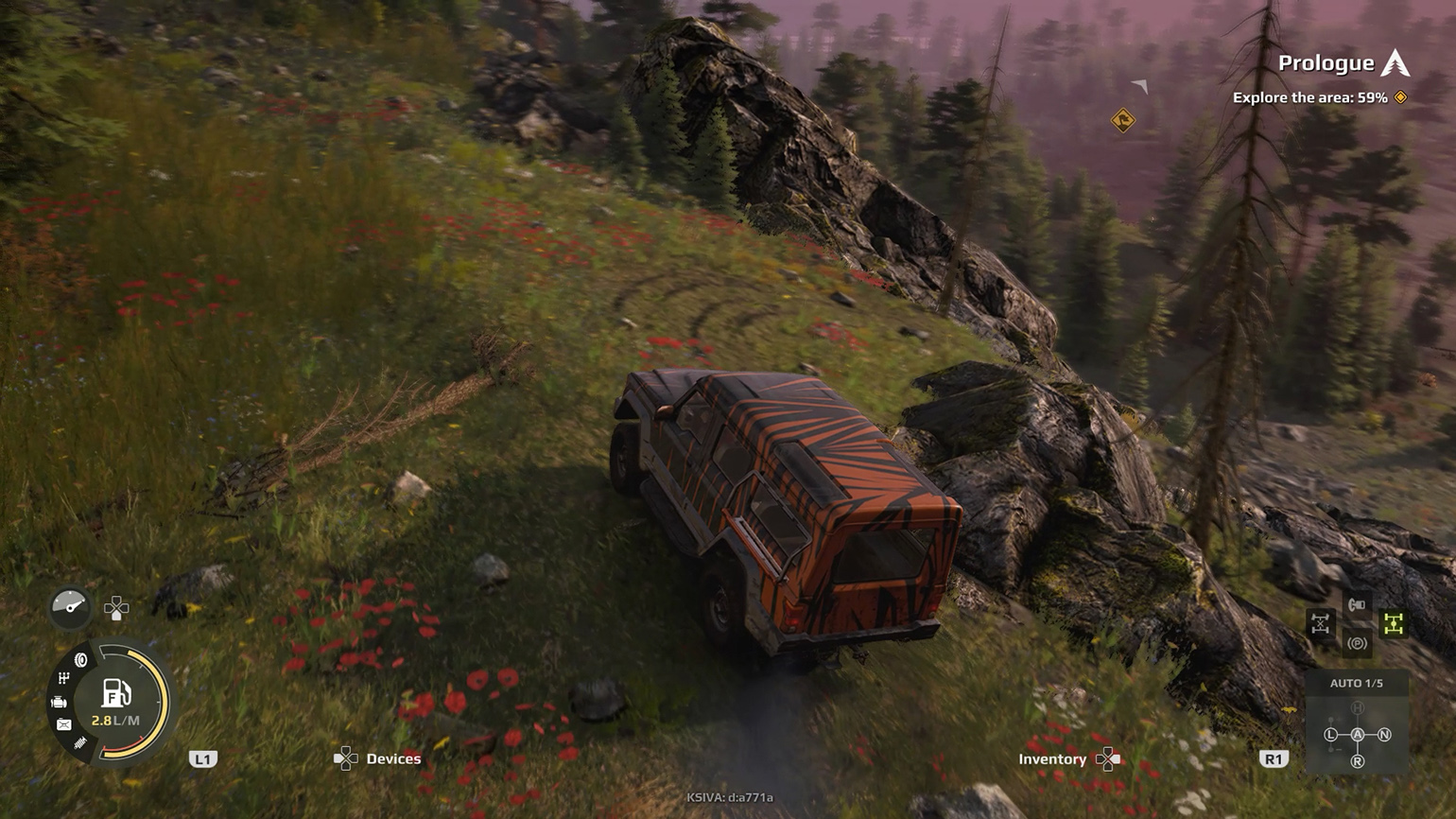Click the speedometer gauge icon
Viewport: 1456px width, 819px height.
point(69,606)
